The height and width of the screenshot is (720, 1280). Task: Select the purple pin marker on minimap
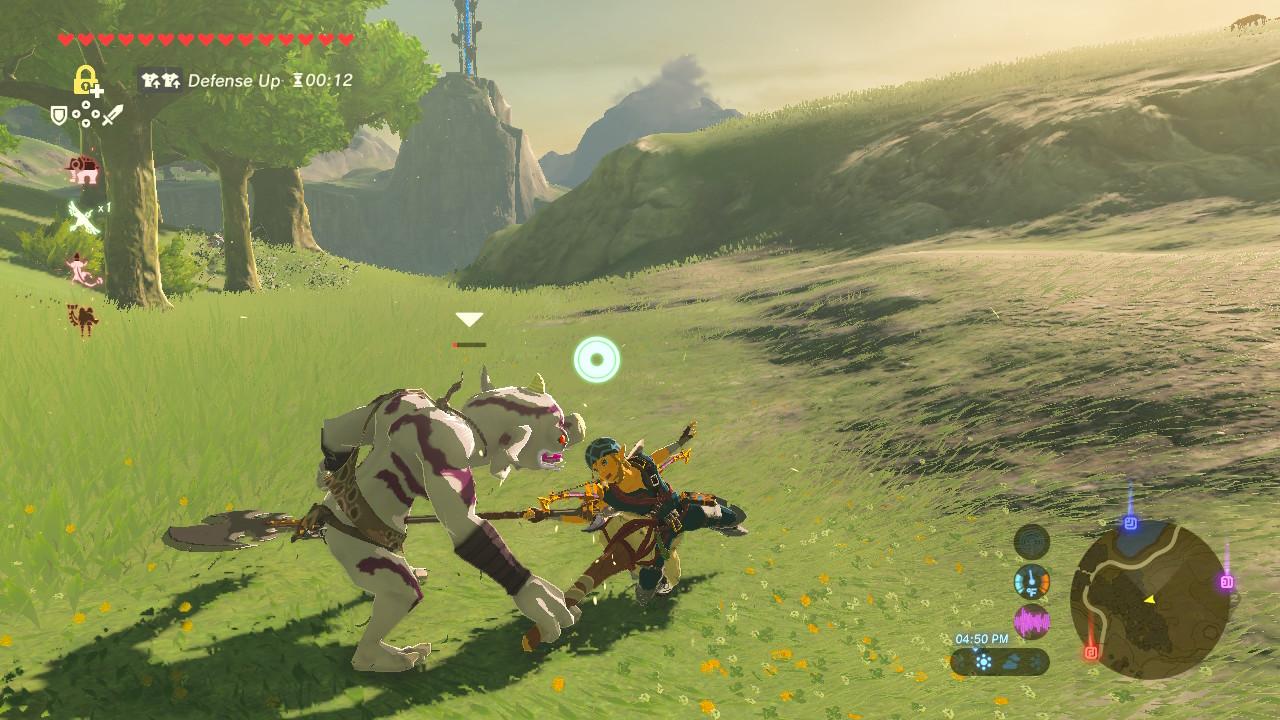(1226, 582)
